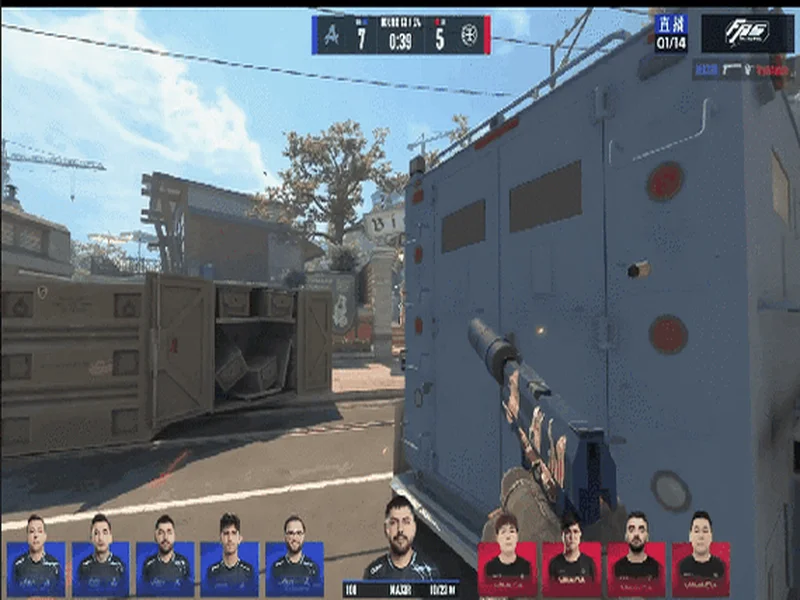Select the kill feed entry
The image size is (800, 600).
(x=743, y=69)
